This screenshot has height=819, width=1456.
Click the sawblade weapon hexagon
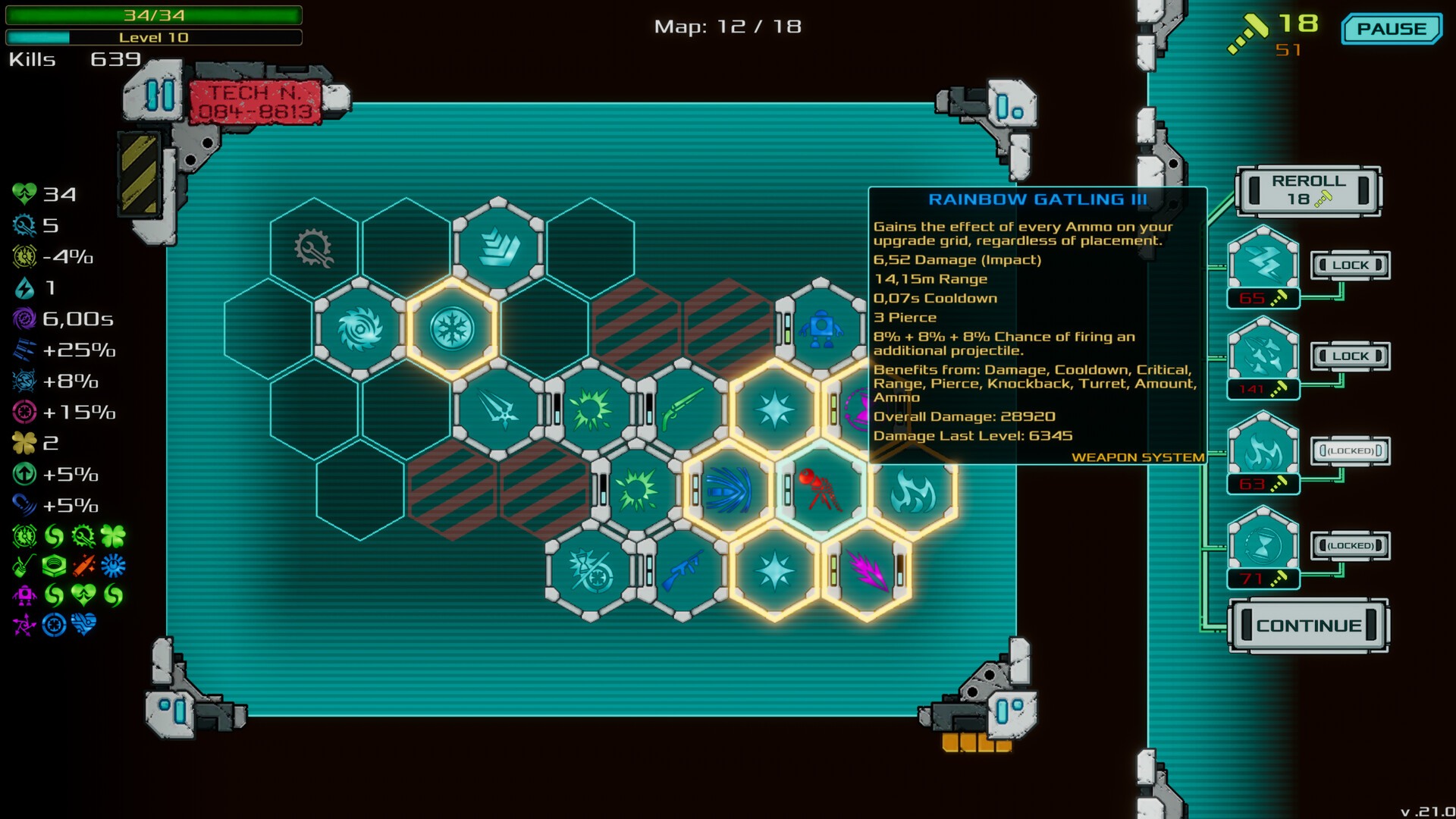362,328
